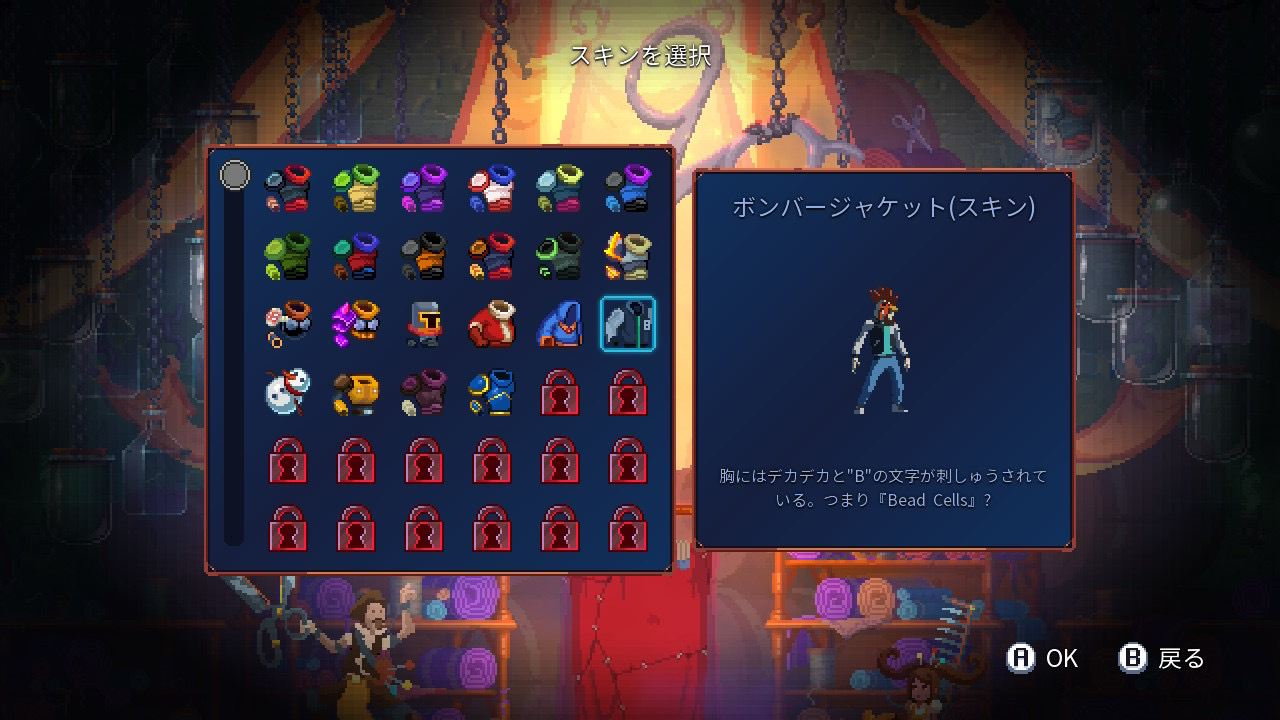
Task: Select the blue hooded cloak skin
Action: (x=560, y=324)
